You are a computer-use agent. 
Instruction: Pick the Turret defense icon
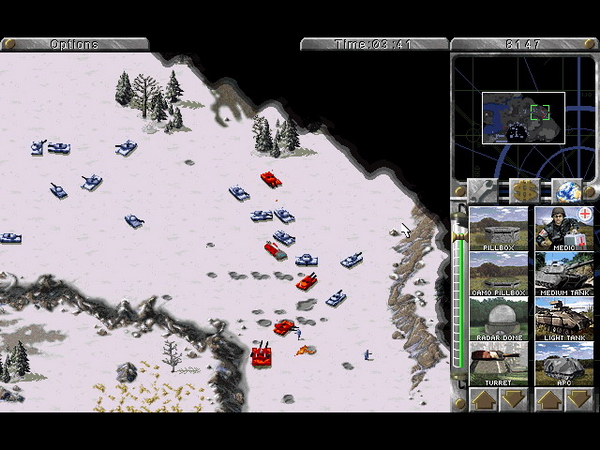499,365
